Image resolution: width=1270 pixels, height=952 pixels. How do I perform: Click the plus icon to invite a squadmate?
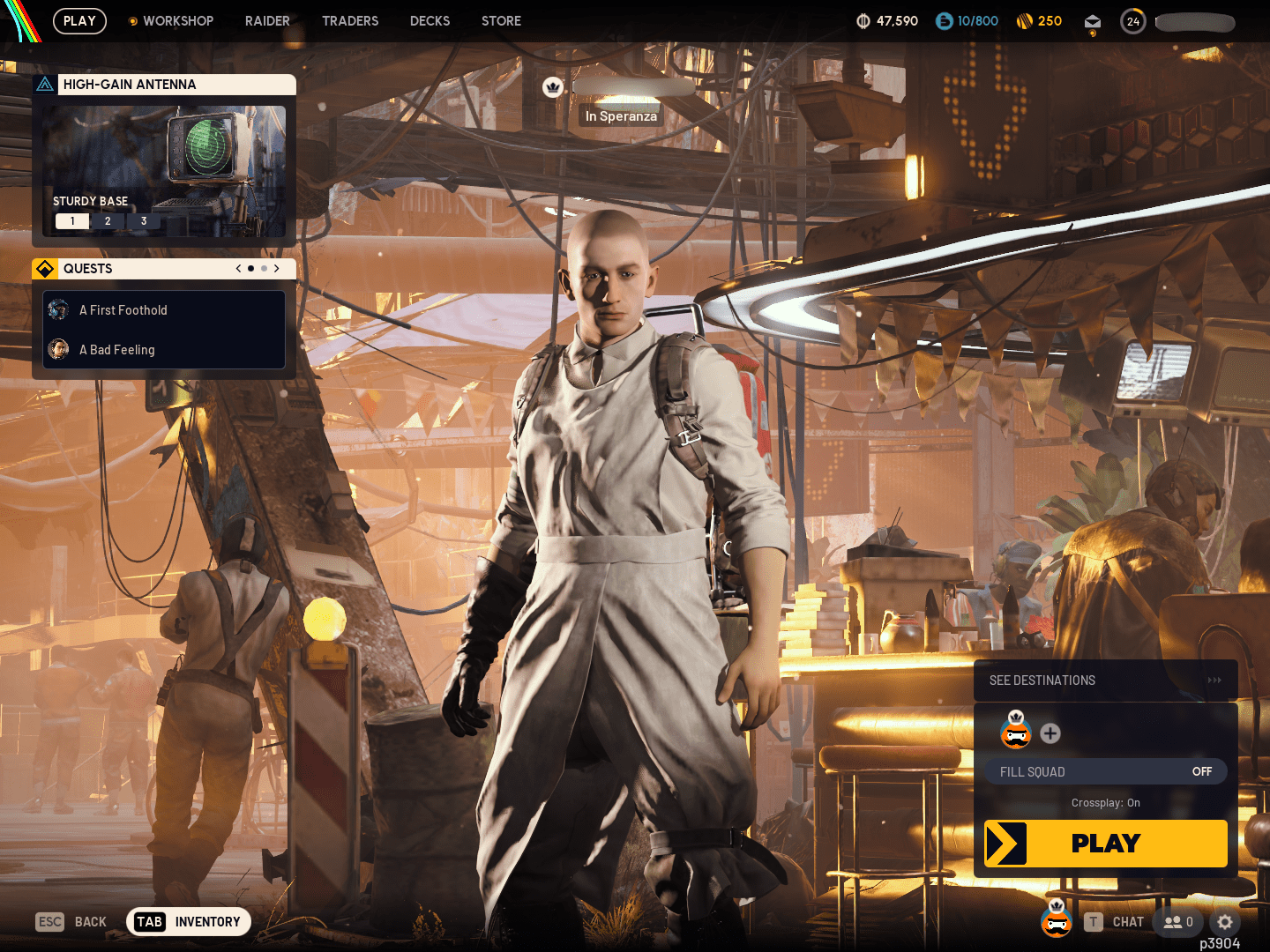coord(1050,733)
